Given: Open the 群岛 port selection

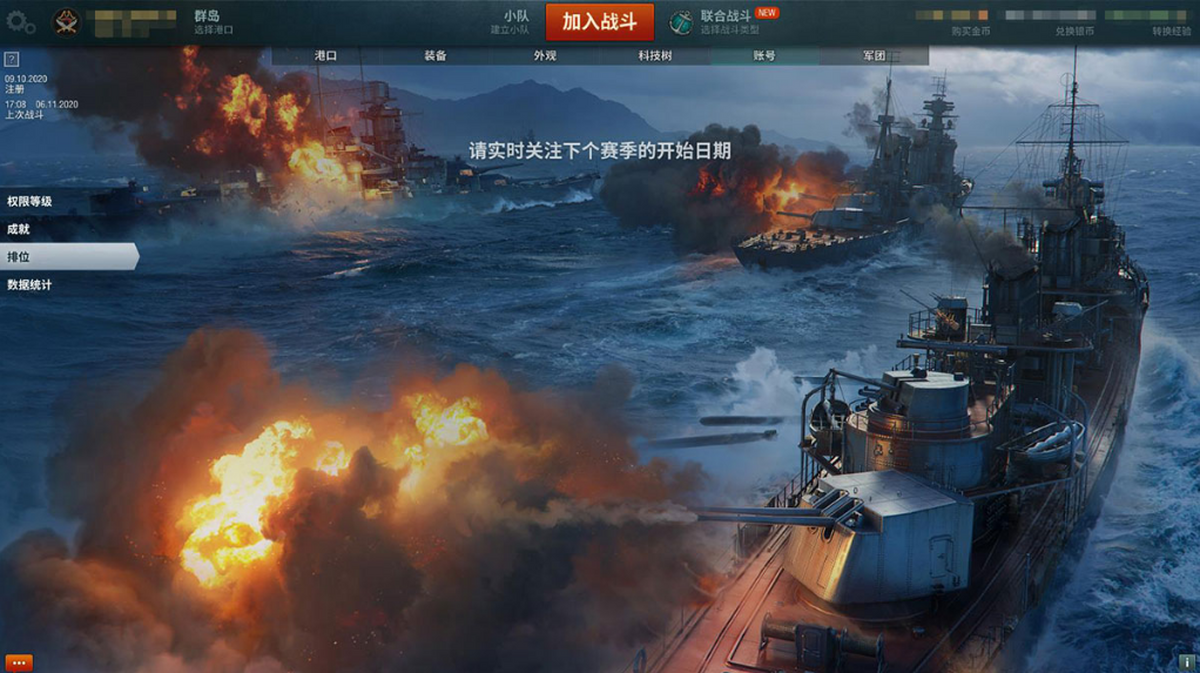Looking at the screenshot, I should (213, 22).
